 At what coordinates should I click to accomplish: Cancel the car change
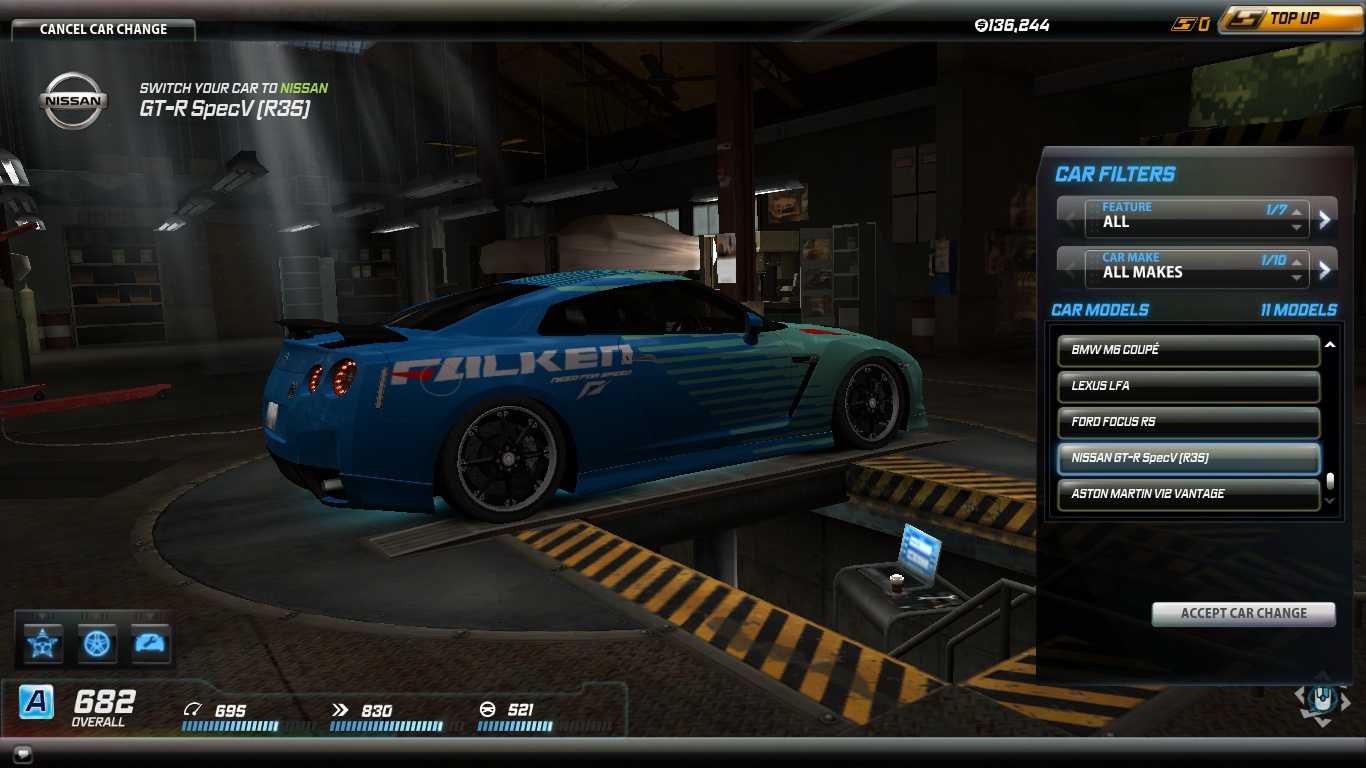tap(103, 29)
